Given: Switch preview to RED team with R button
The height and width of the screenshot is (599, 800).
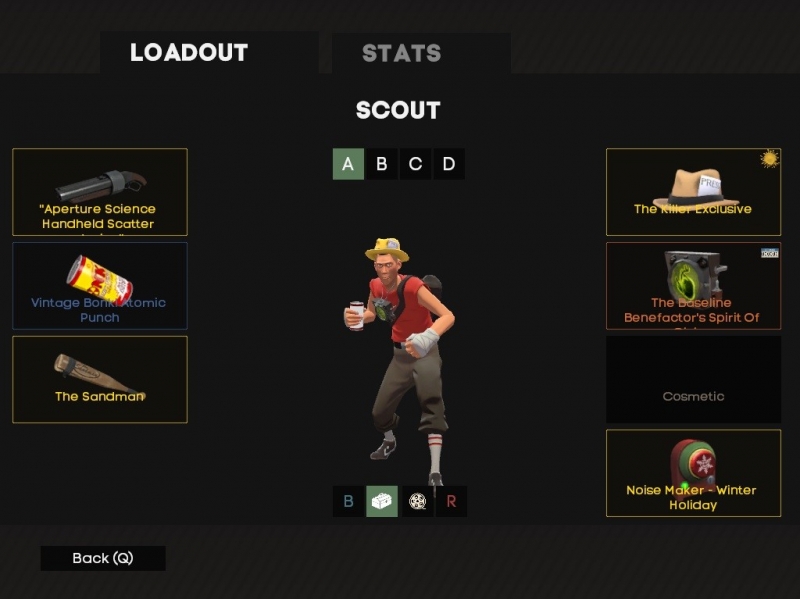Looking at the screenshot, I should point(451,501).
